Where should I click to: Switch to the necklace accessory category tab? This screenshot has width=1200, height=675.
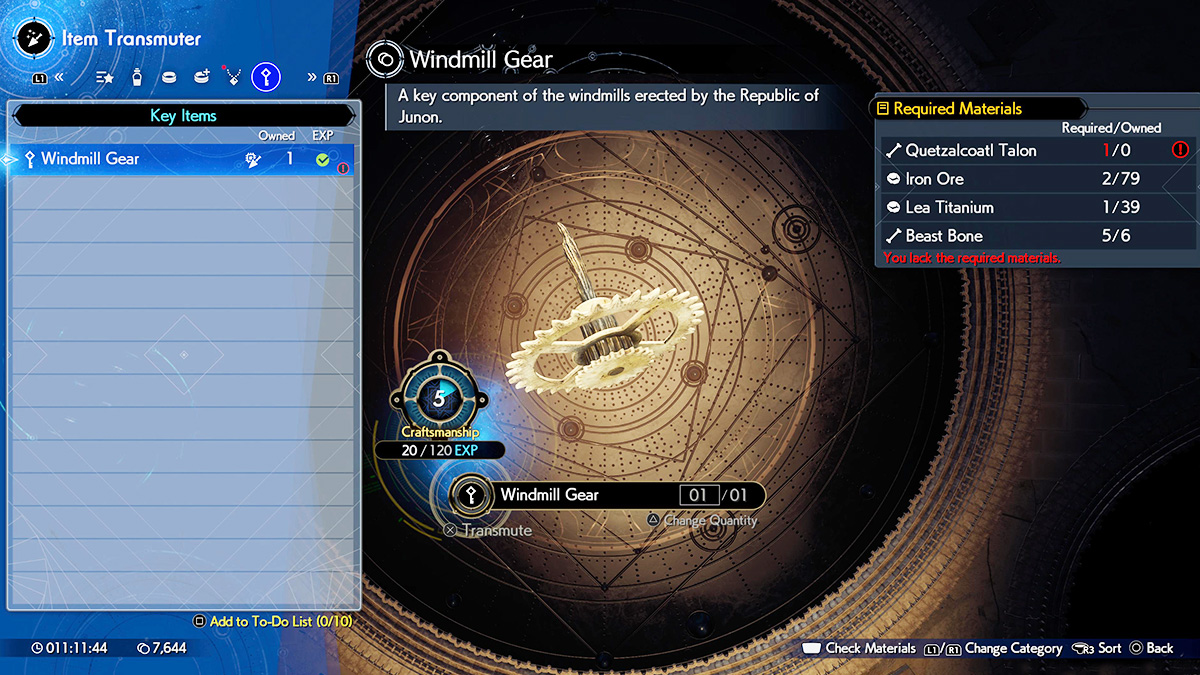(233, 76)
